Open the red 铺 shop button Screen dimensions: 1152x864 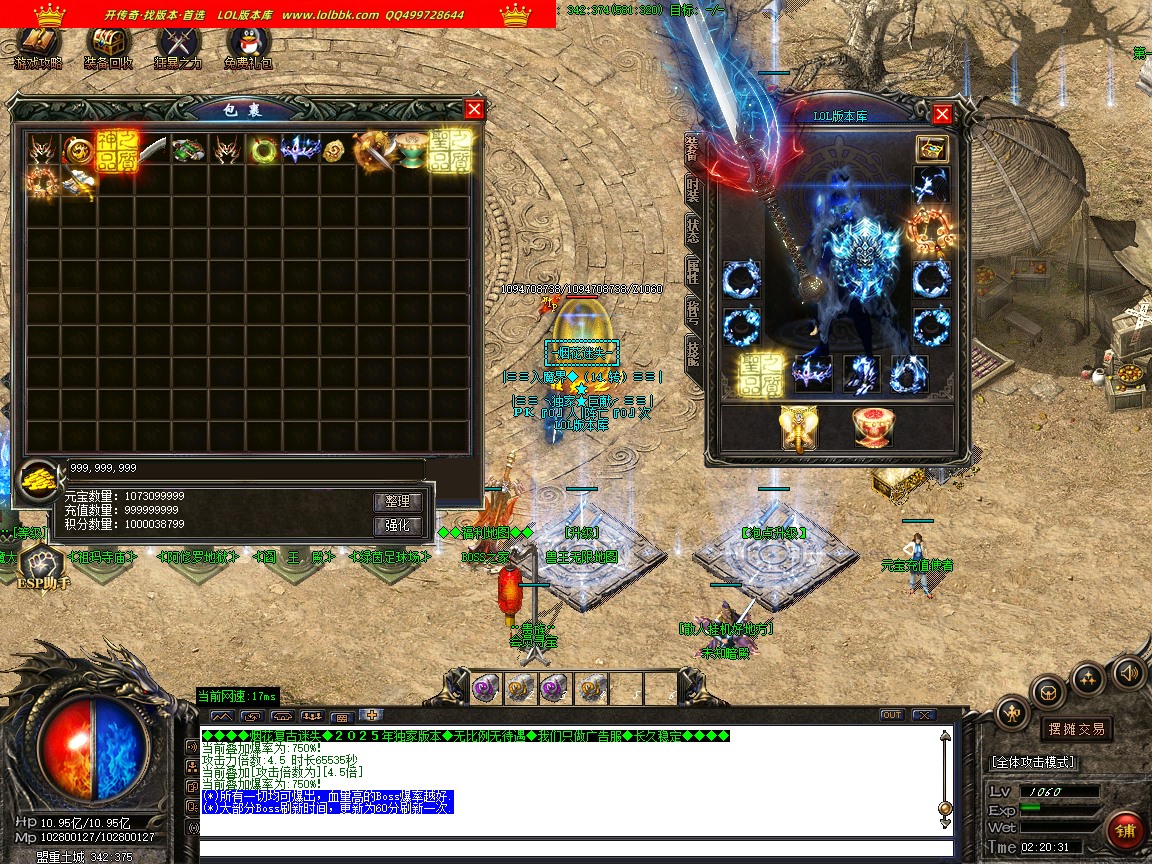tap(1125, 831)
